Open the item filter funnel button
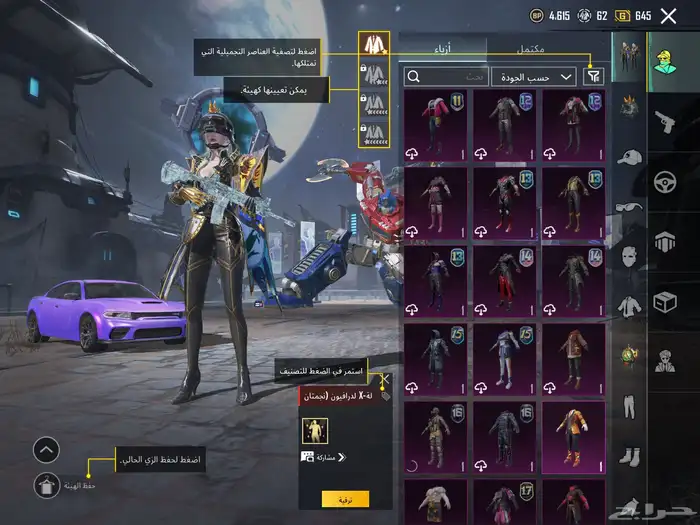 [593, 76]
